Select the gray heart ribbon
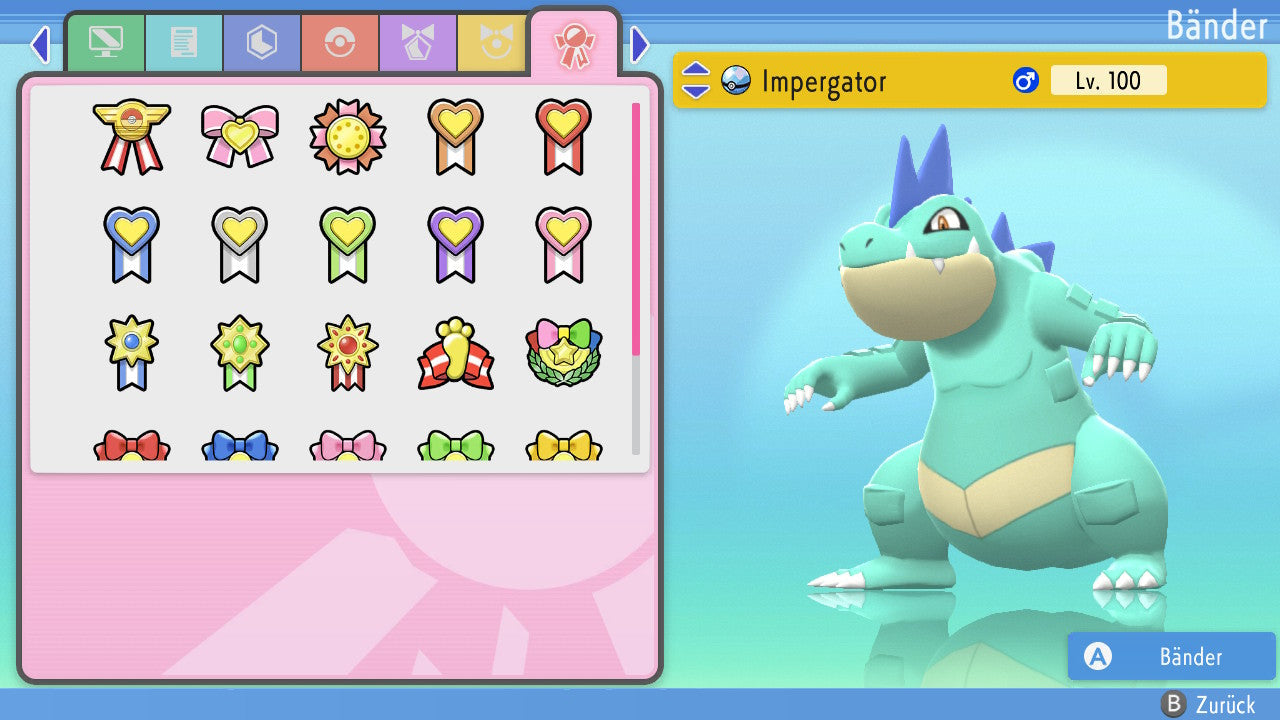Screen dimensions: 1280x720 [240, 244]
